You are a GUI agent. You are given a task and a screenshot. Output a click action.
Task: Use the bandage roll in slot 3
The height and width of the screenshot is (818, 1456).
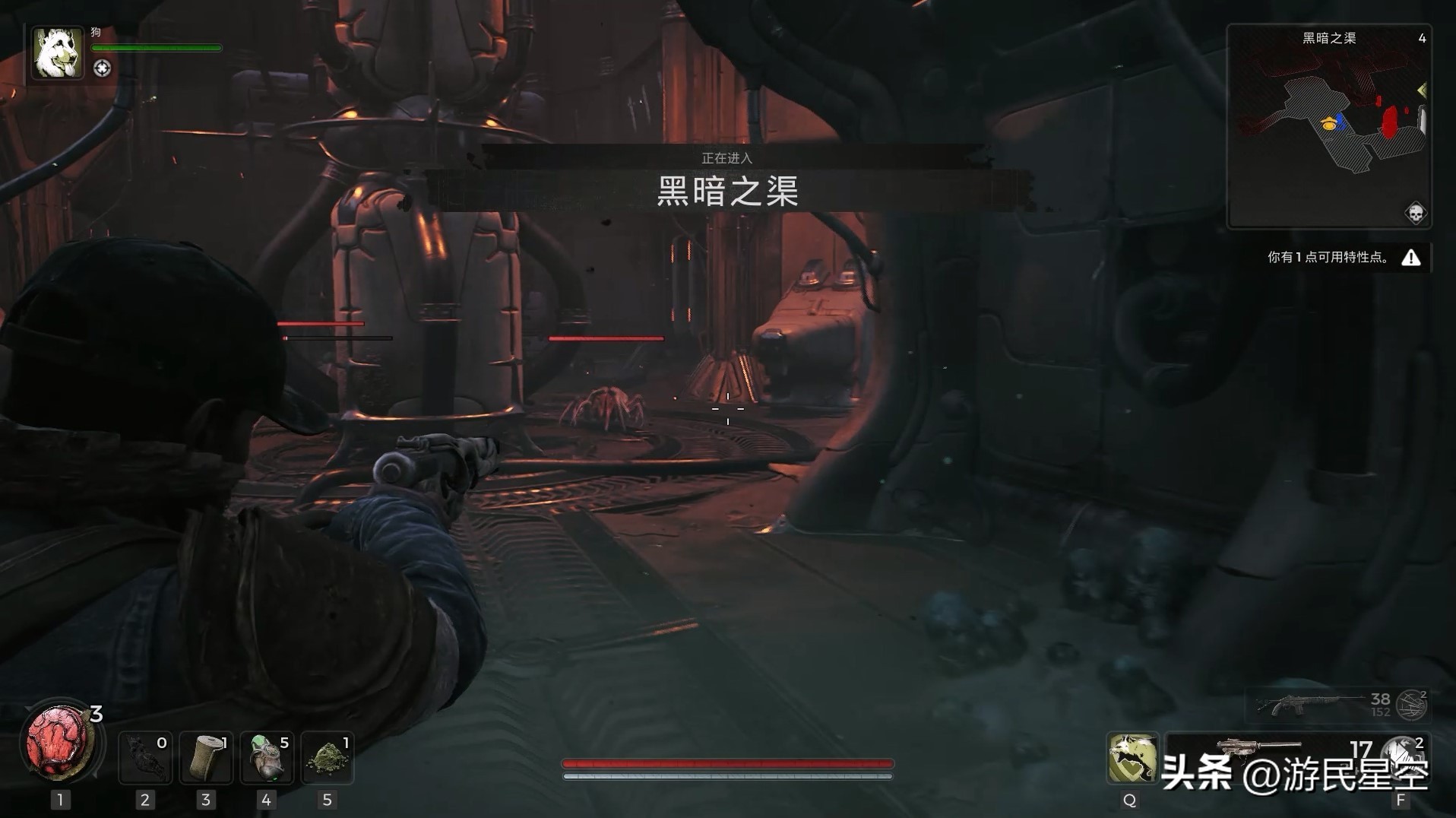[x=206, y=757]
